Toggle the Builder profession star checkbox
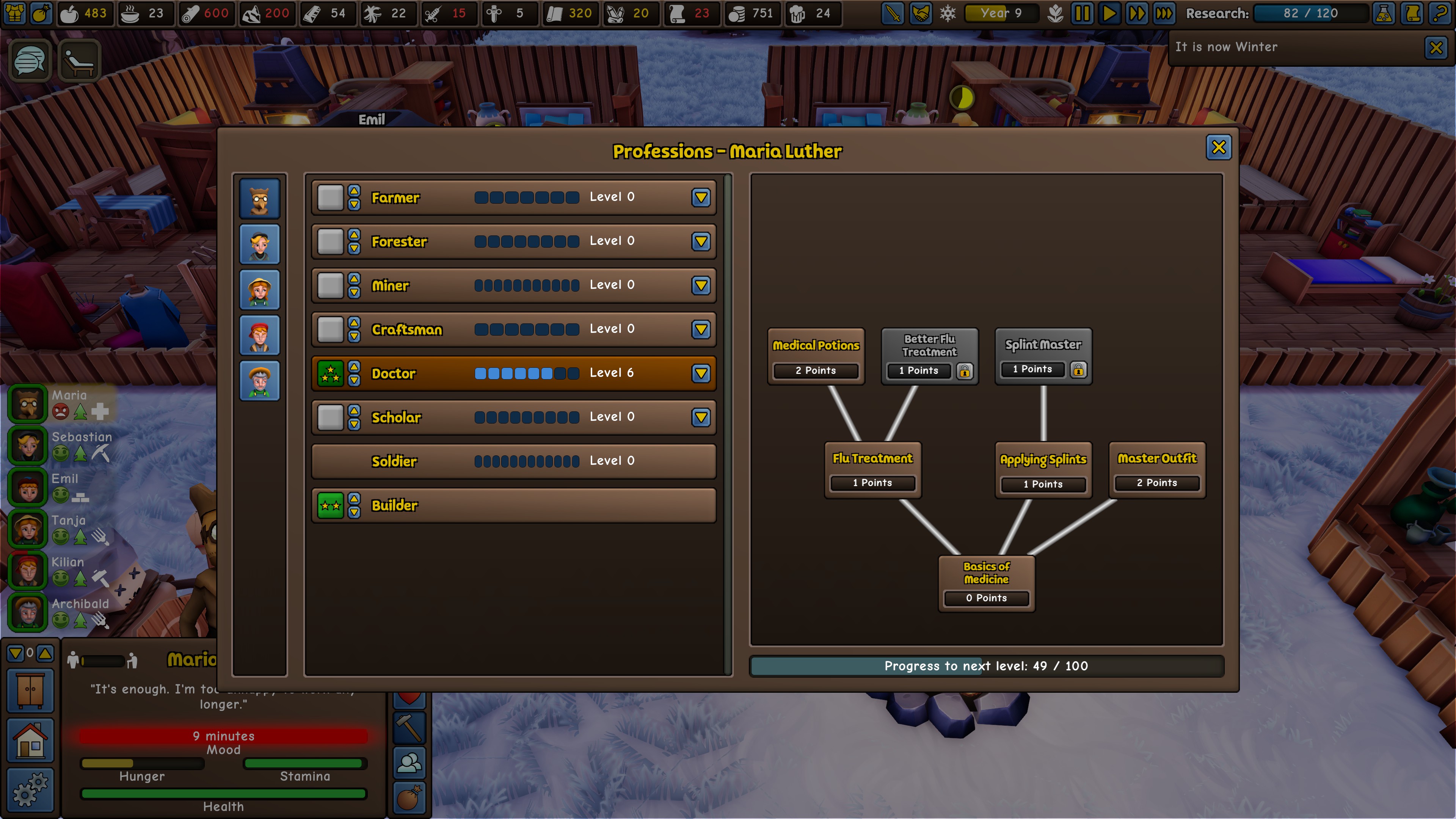 click(x=330, y=505)
